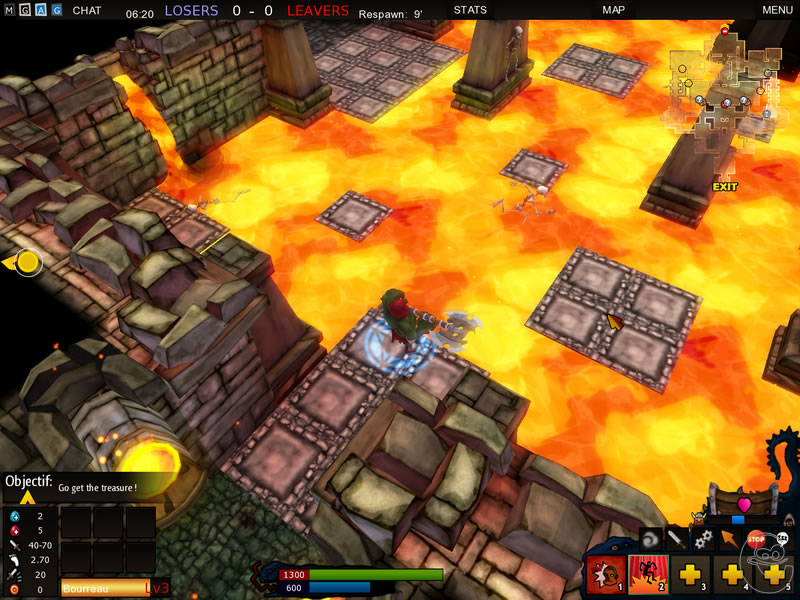Select the orange arrow move command
Image resolution: width=800 pixels, height=600 pixels.
pos(730,540)
